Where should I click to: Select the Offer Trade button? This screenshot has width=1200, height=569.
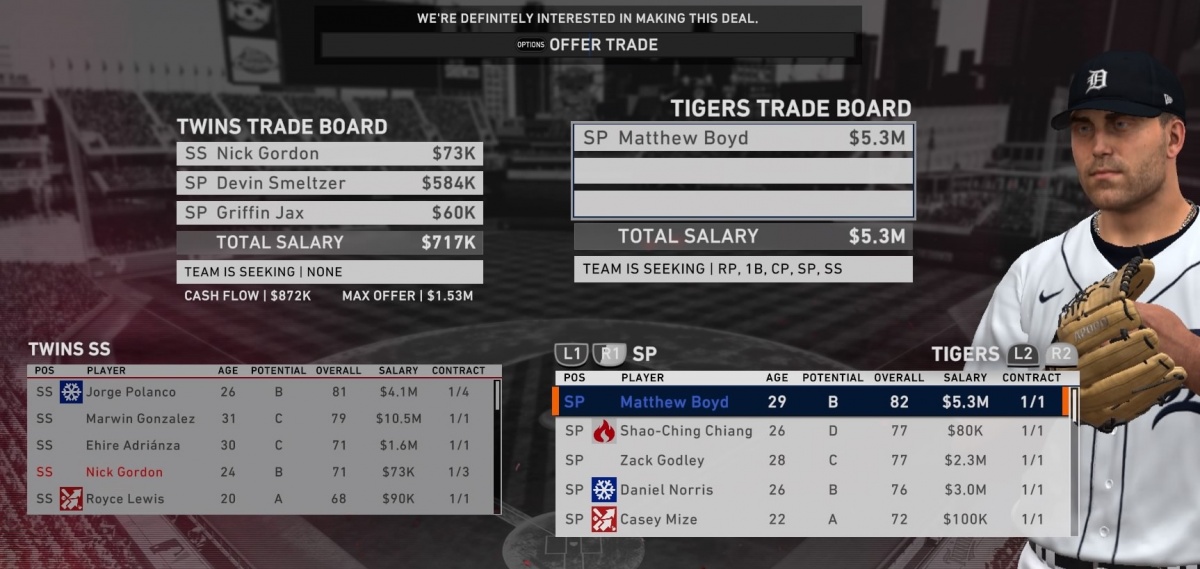(x=588, y=45)
